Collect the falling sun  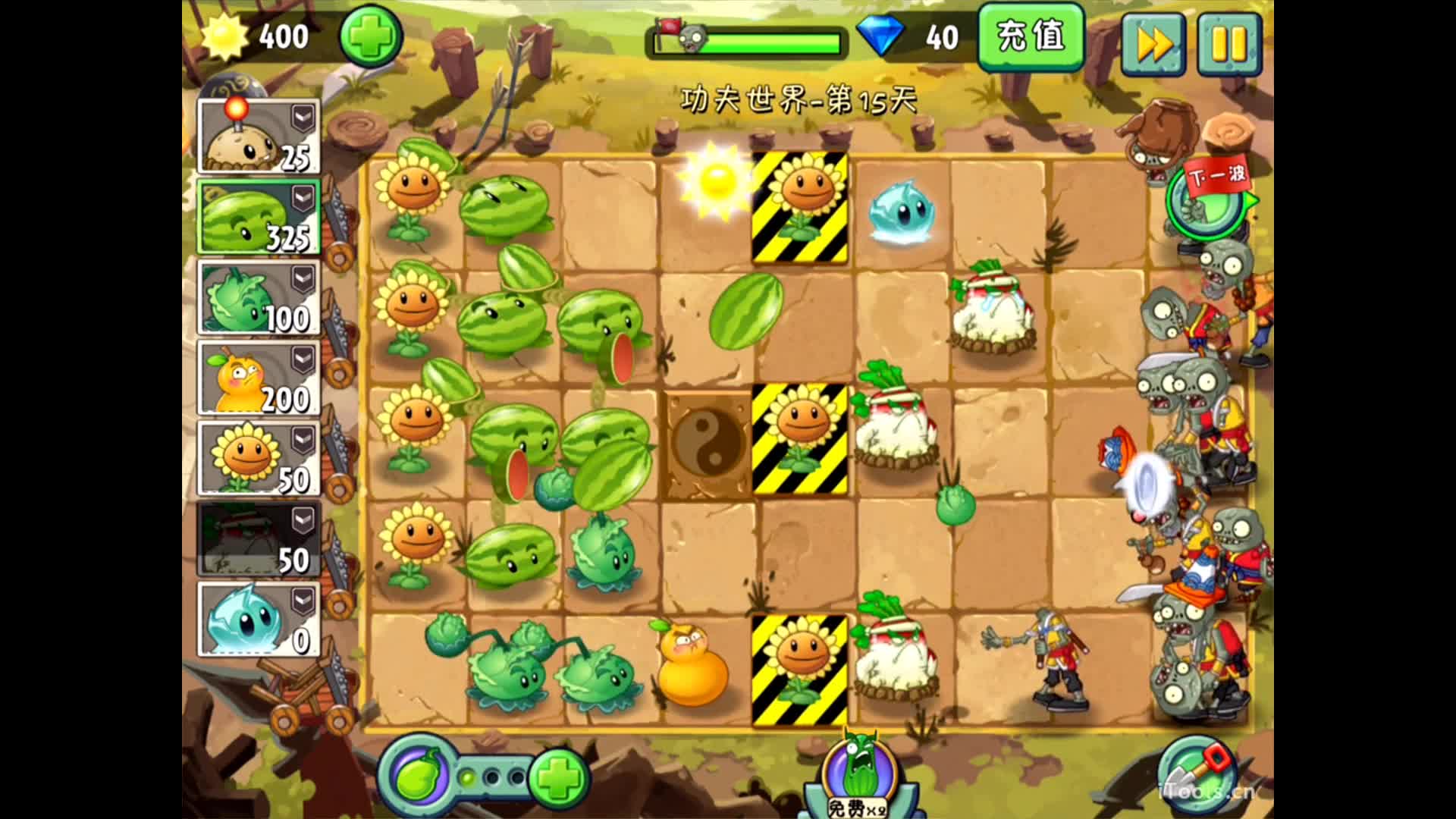point(715,179)
